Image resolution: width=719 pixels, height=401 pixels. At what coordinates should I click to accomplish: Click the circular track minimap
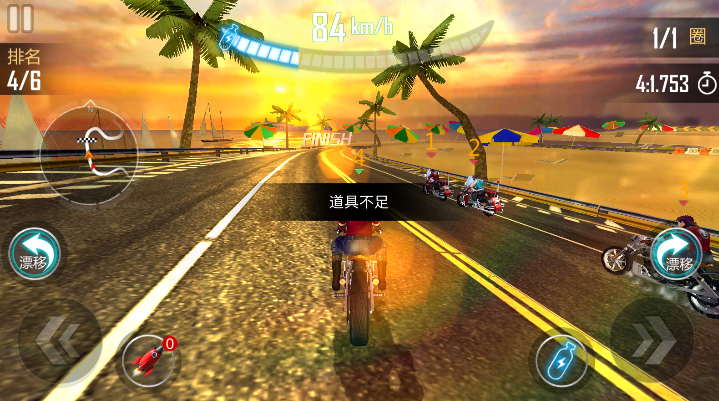coord(88,151)
